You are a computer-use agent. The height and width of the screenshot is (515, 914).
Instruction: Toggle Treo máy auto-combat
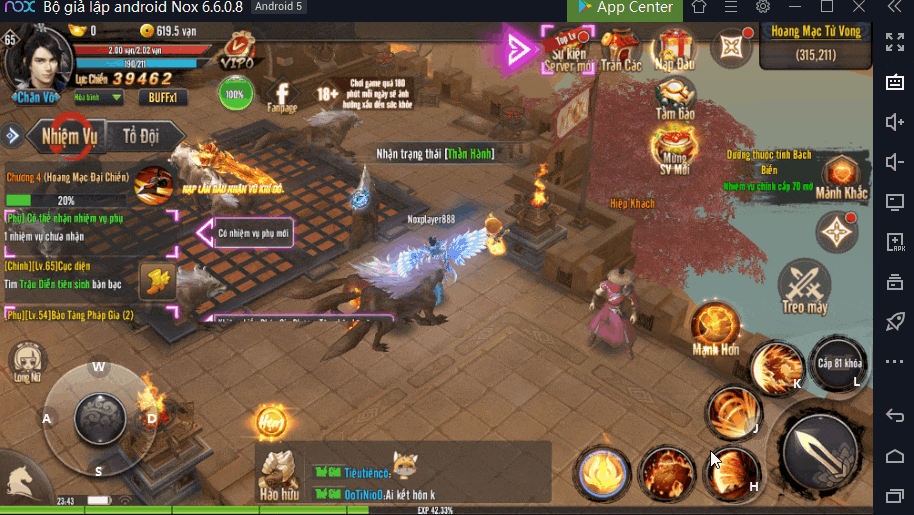pyautogui.click(x=805, y=287)
